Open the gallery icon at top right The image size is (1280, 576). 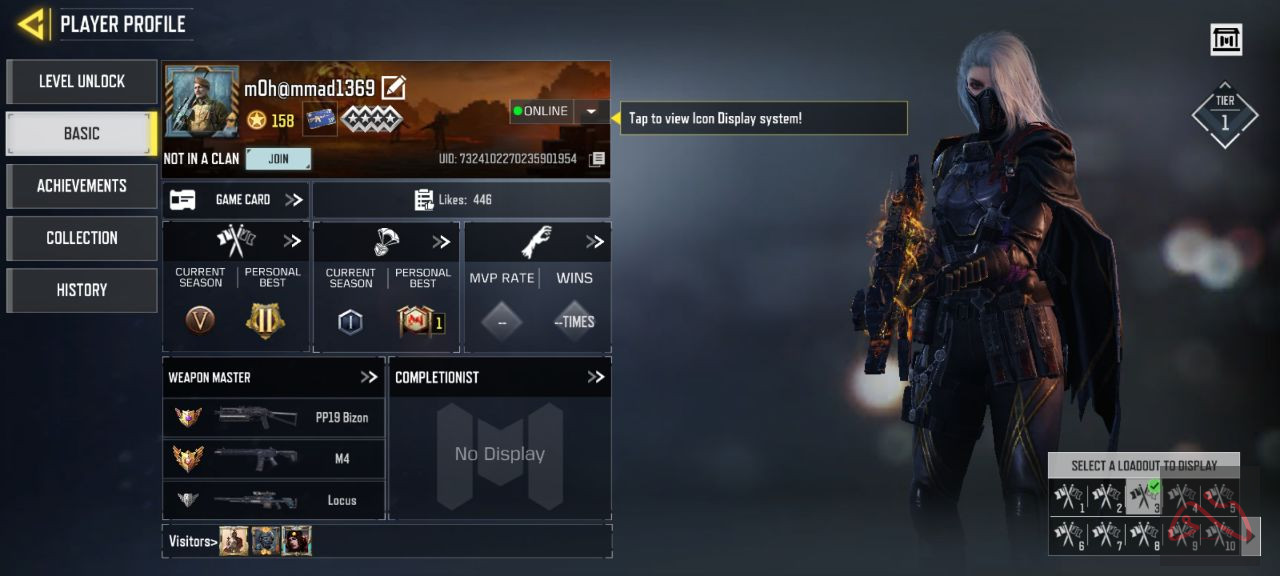click(1226, 40)
